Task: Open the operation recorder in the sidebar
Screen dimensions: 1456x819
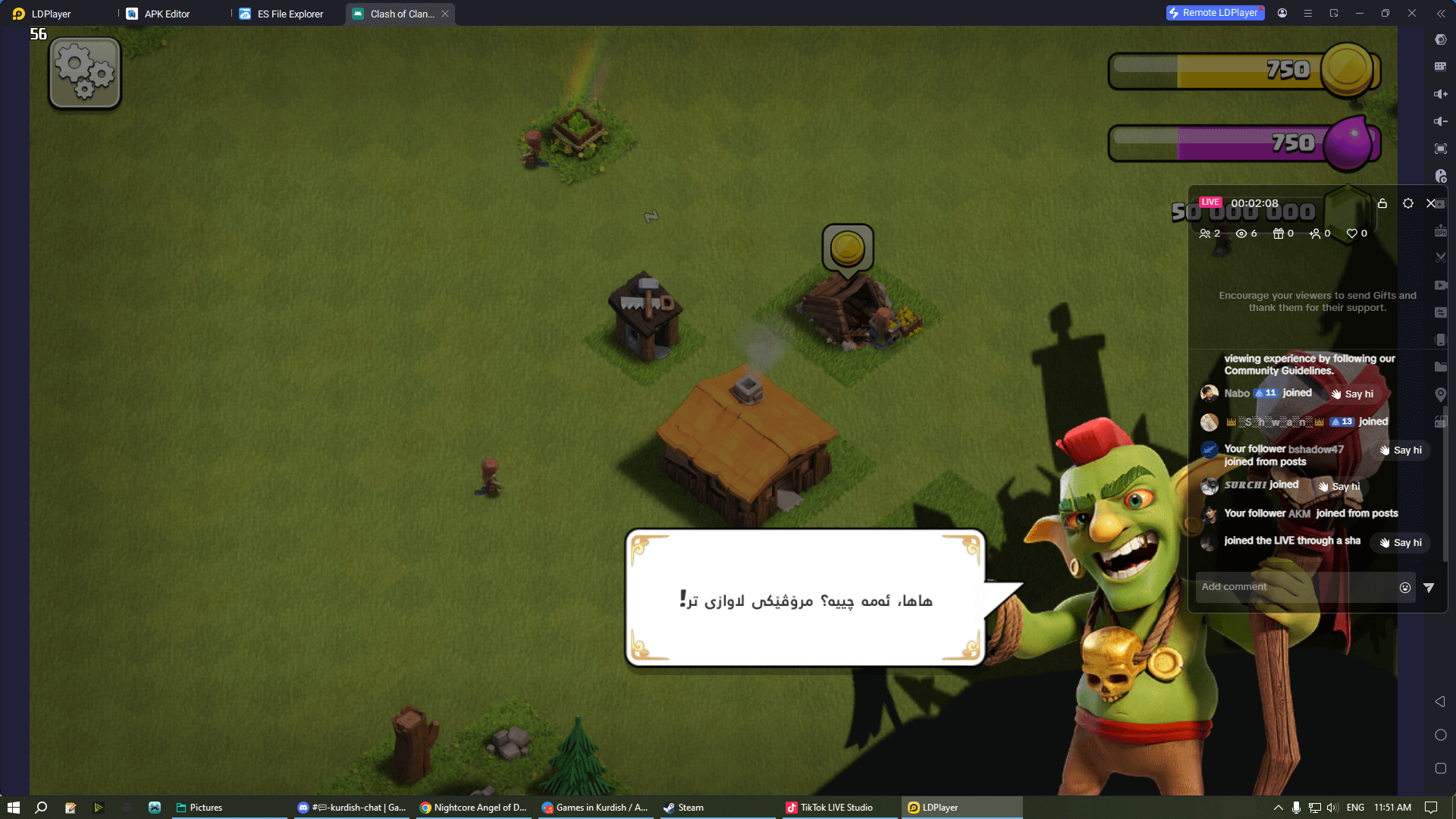Action: [1440, 176]
